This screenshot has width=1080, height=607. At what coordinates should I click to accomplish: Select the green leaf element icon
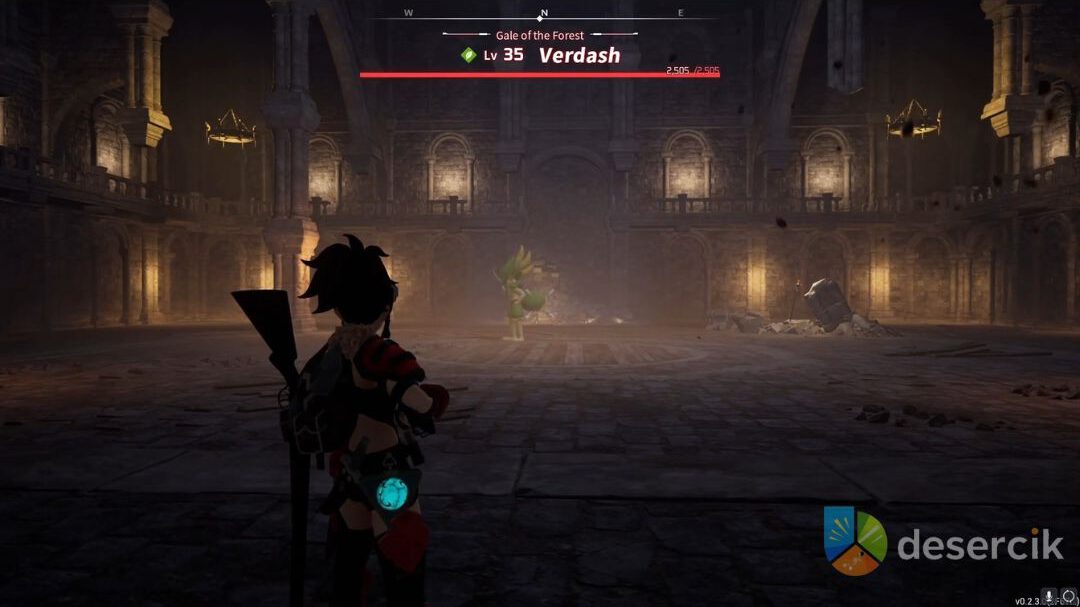point(468,55)
